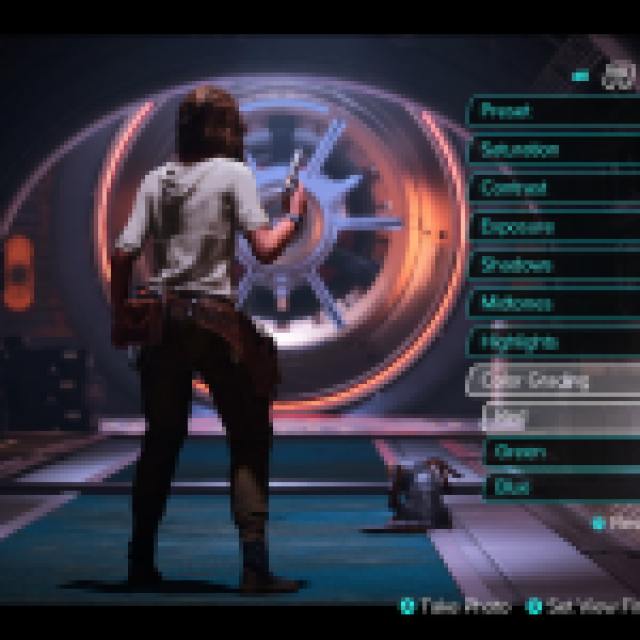This screenshot has height=640, width=640.
Task: Open the Preset option
Action: 552,111
